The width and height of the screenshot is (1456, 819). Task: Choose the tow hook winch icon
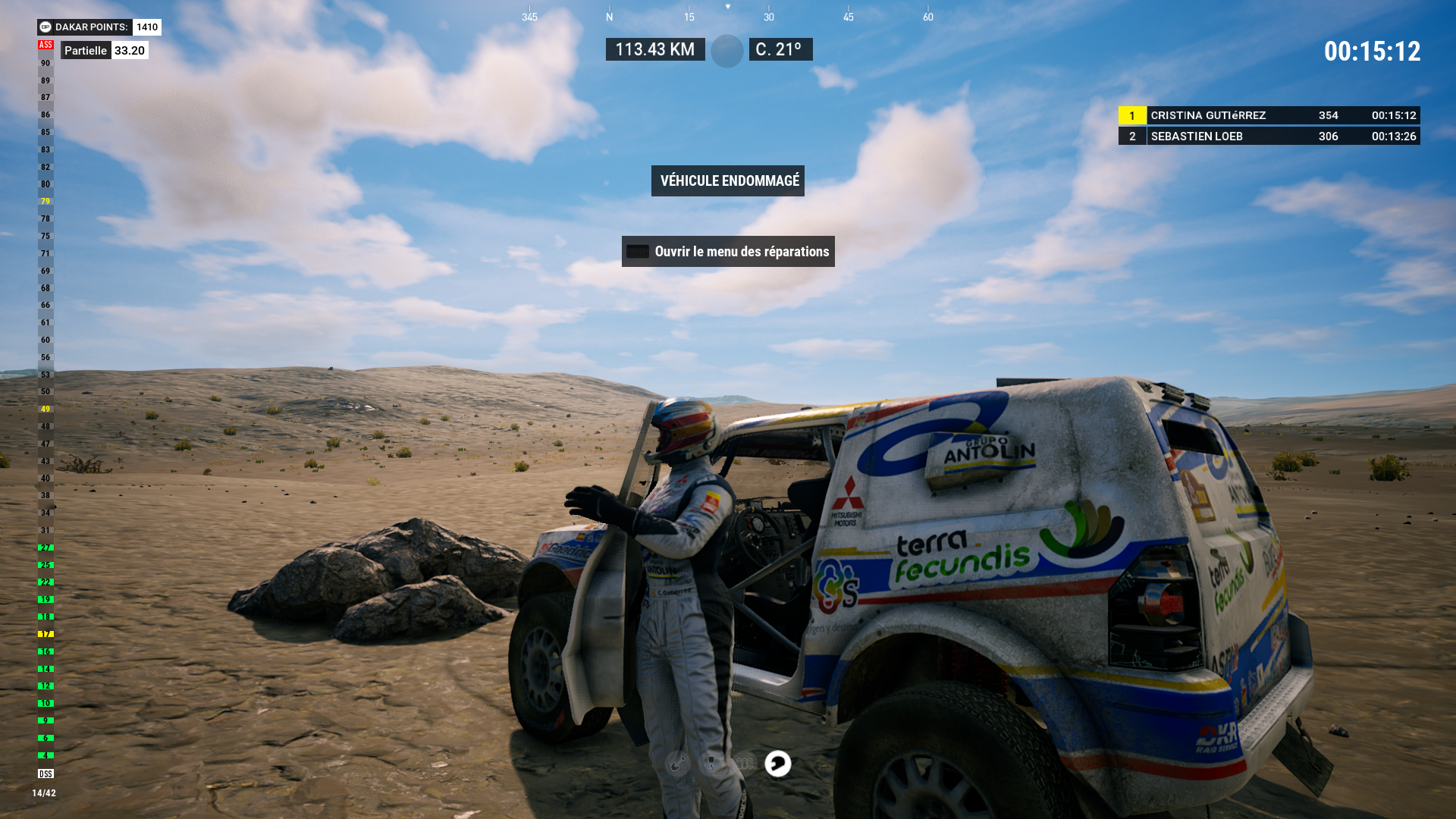click(x=711, y=764)
